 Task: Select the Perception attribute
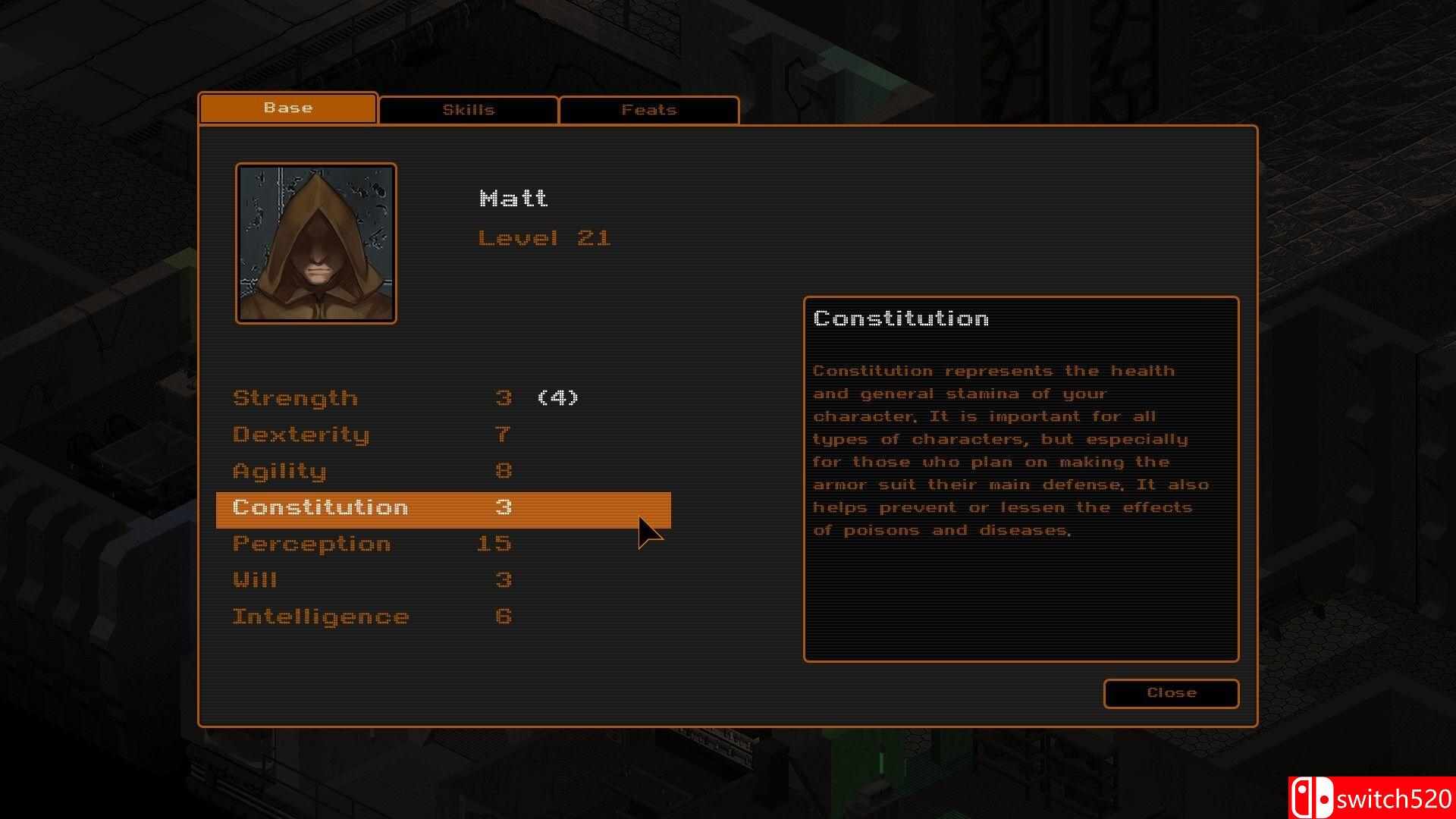click(311, 543)
